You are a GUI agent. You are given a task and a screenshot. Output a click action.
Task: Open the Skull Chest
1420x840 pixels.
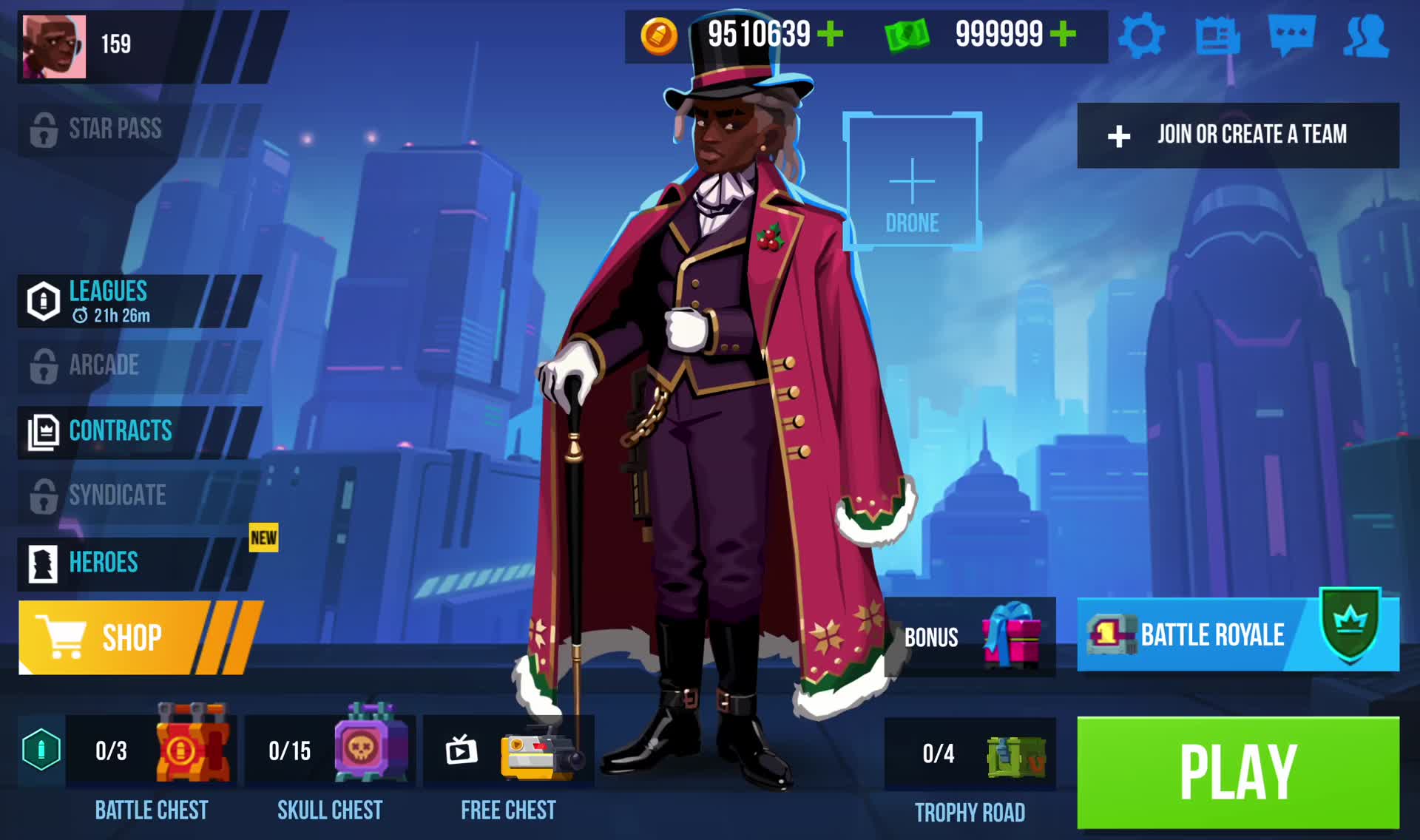(330, 751)
